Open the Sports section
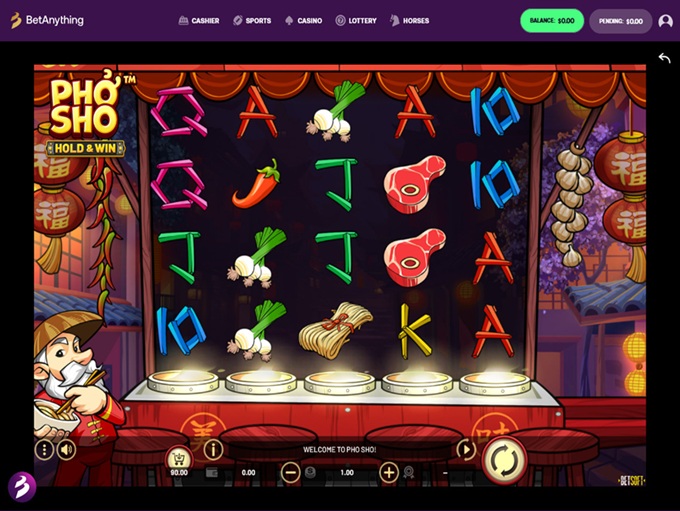The height and width of the screenshot is (511, 680). 252,20
